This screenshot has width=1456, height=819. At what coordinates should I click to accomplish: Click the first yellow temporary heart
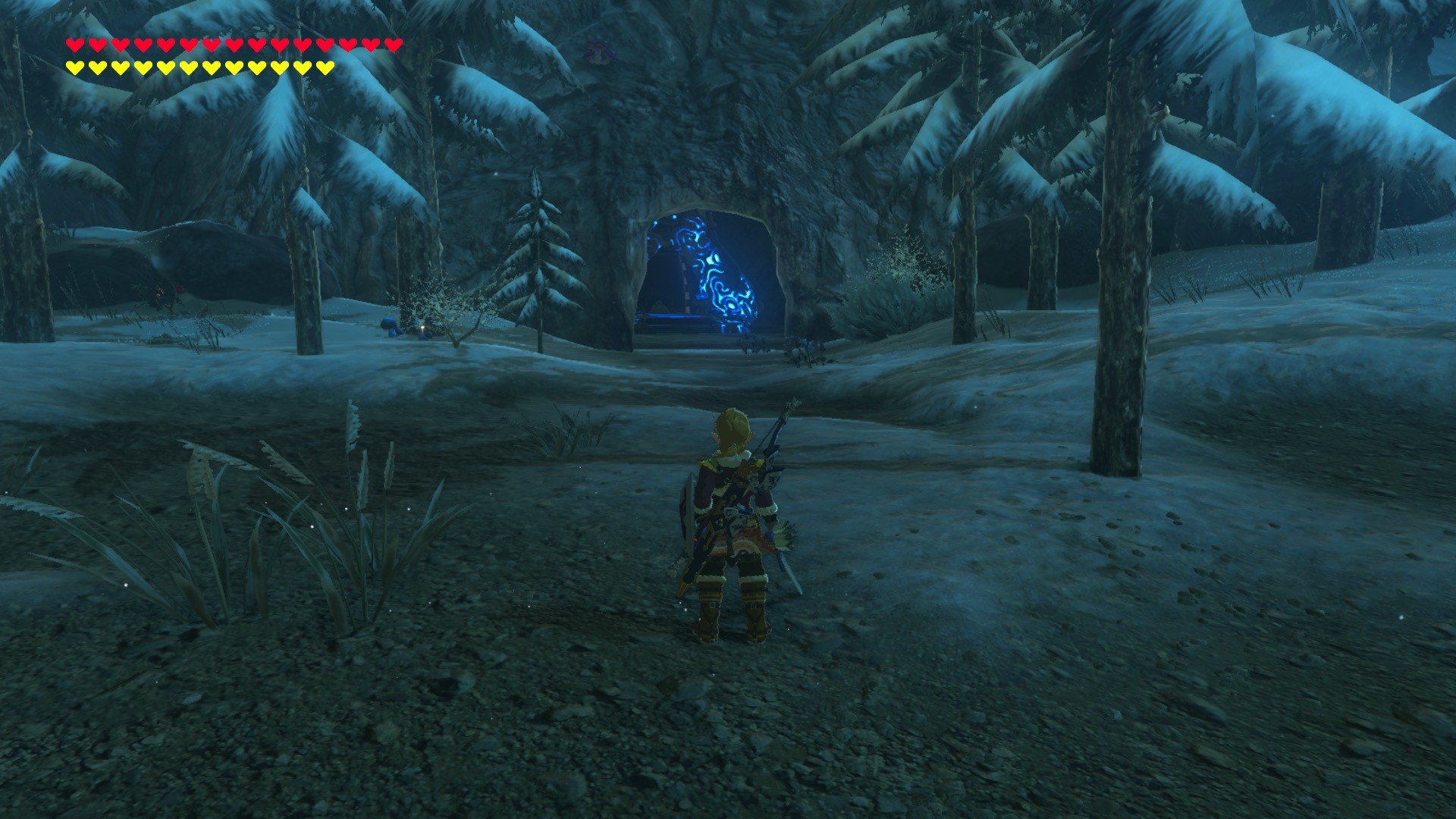[x=74, y=67]
